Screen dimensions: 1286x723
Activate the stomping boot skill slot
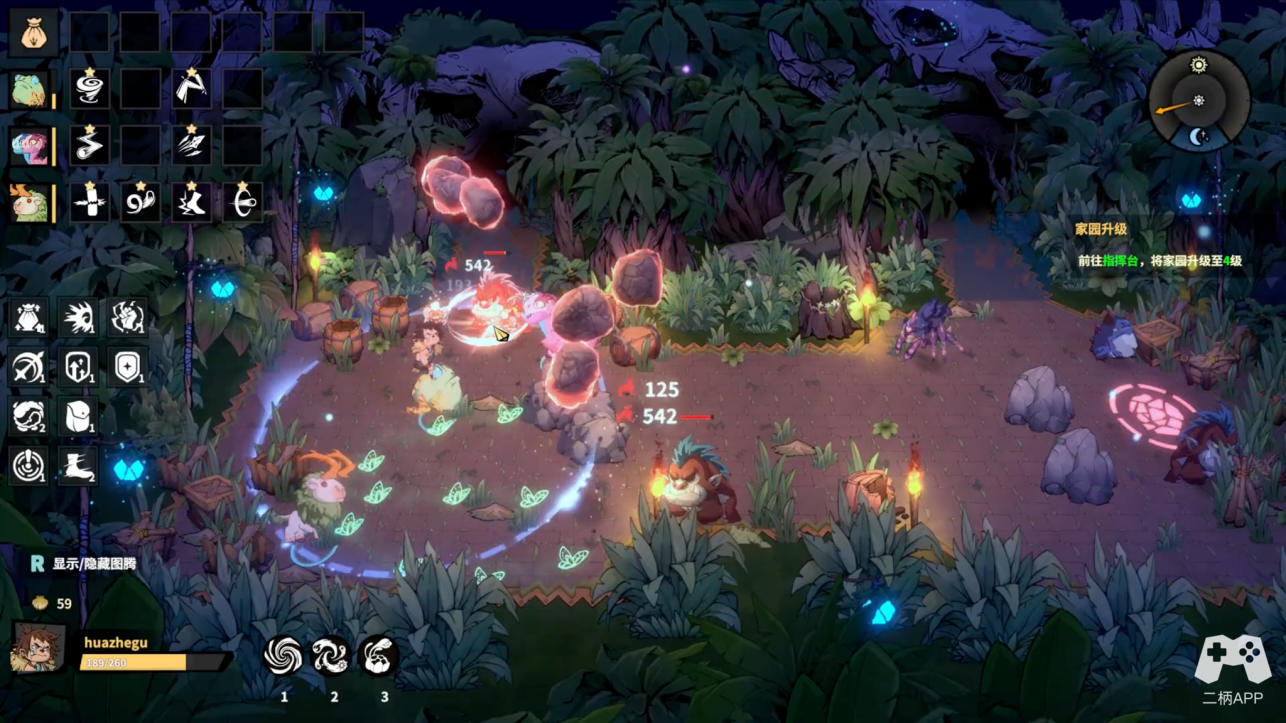tap(191, 203)
